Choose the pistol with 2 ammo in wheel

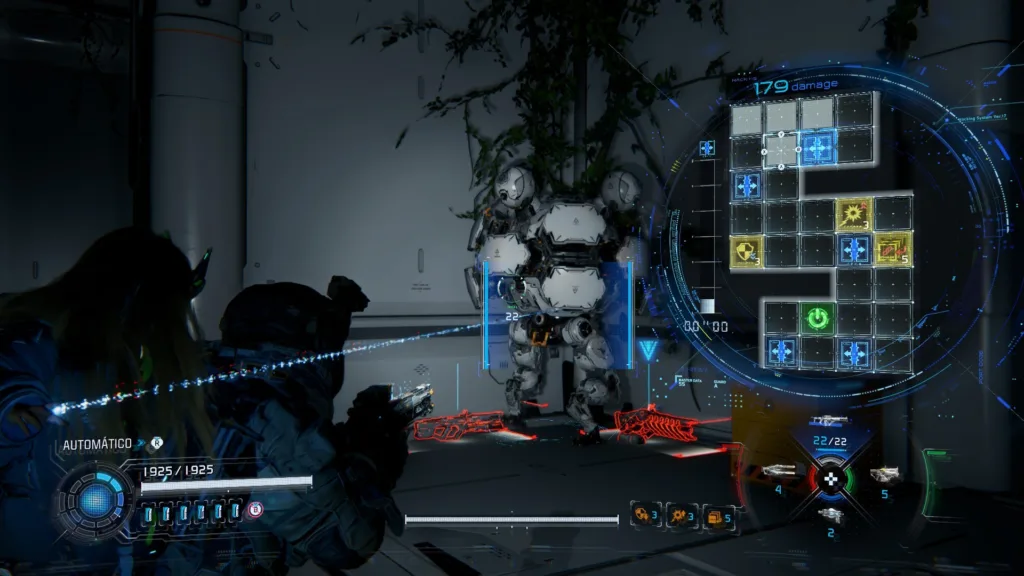pos(830,515)
